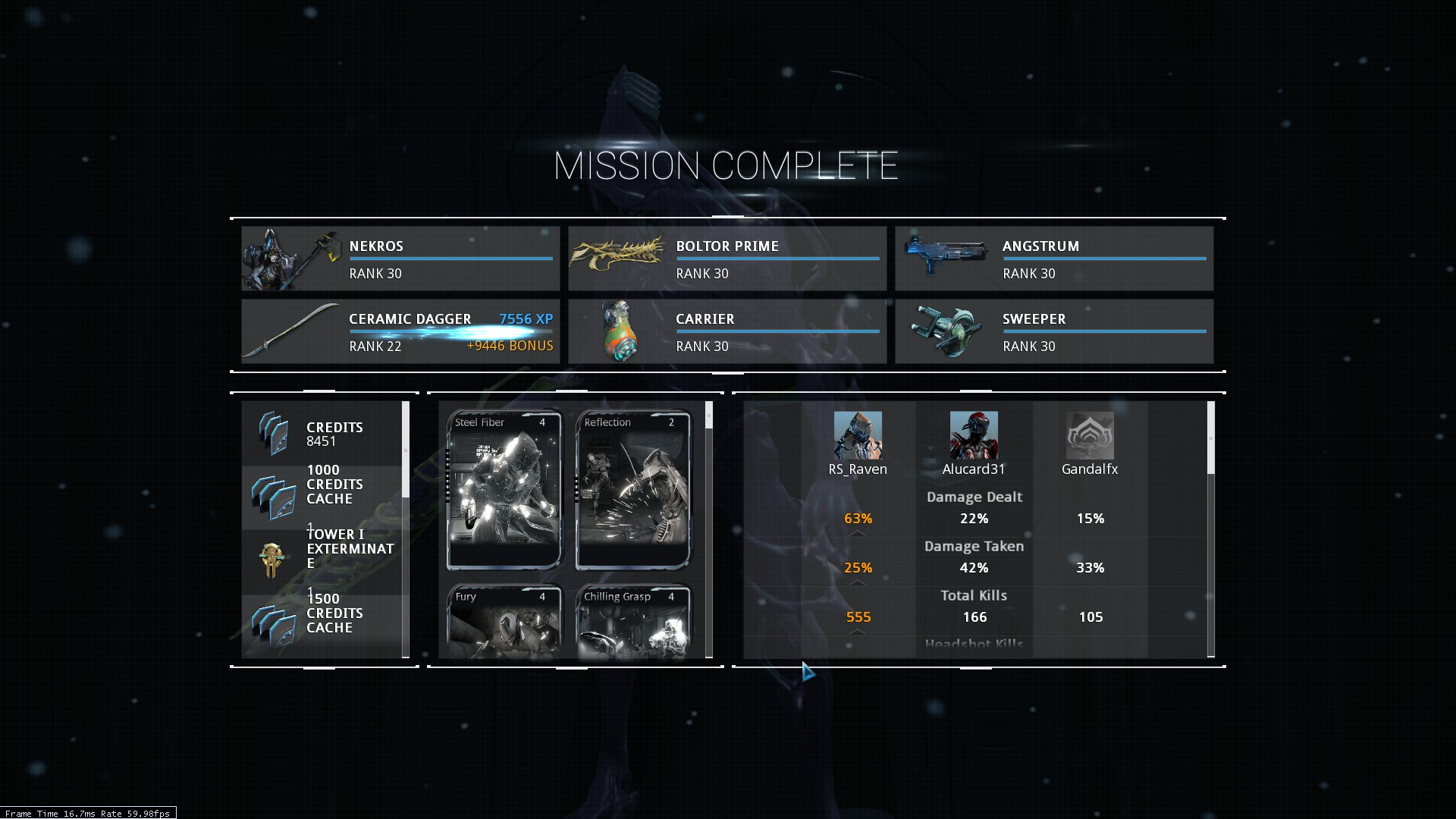Click Gandalfx's player avatar
This screenshot has width=1456, height=819.
[1090, 435]
